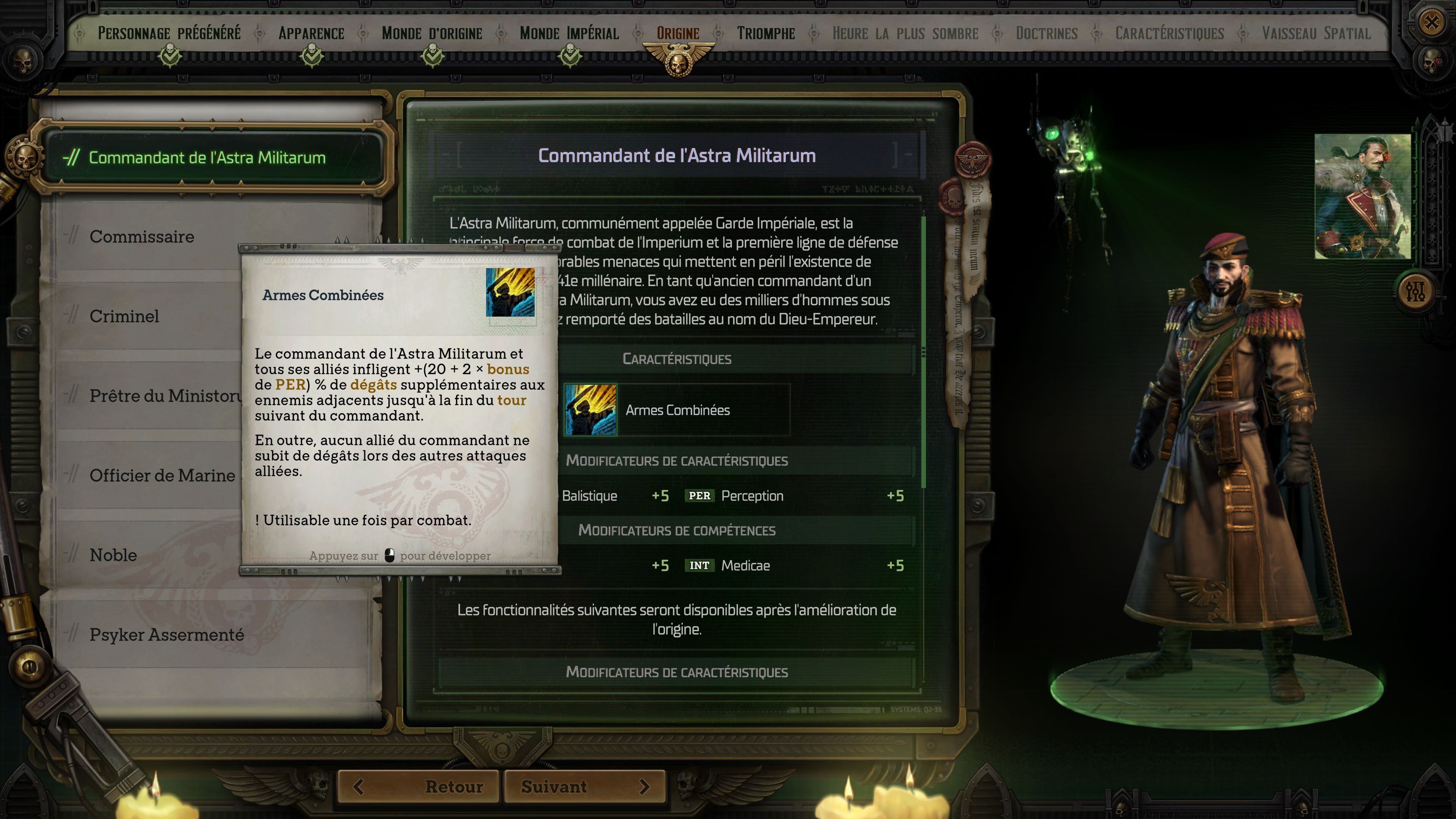Select the Noble origin
The height and width of the screenshot is (819, 1456).
[113, 555]
